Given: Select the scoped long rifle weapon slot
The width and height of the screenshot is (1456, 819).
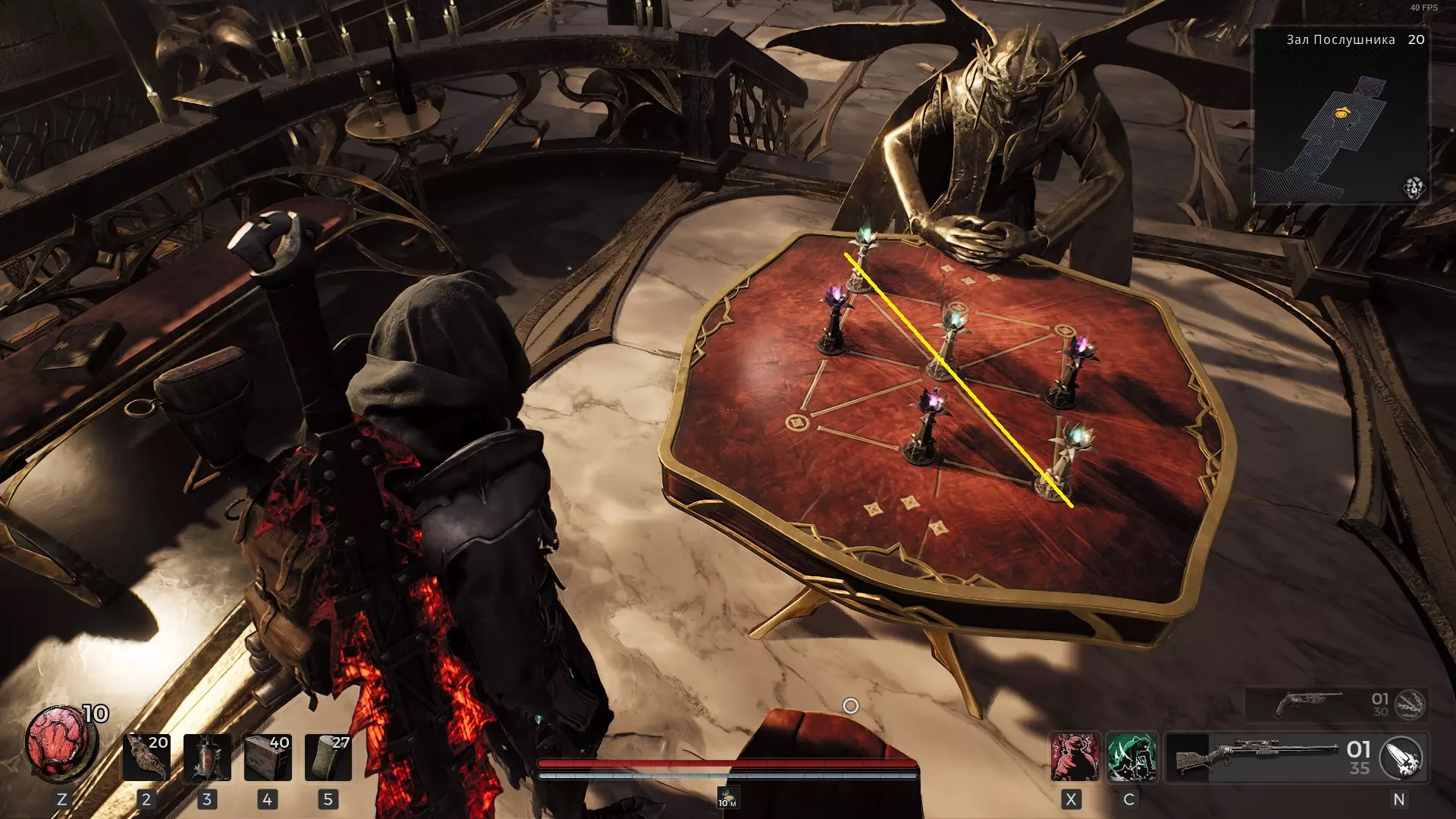Looking at the screenshot, I should tap(1255, 757).
